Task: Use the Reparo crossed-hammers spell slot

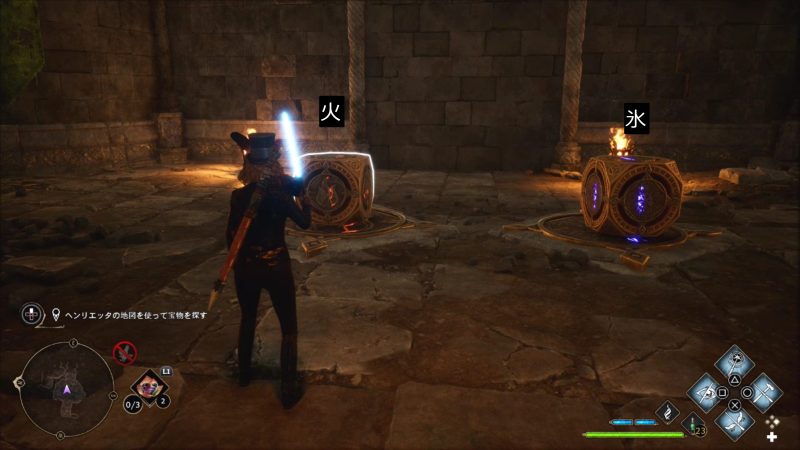Action: tap(765, 391)
